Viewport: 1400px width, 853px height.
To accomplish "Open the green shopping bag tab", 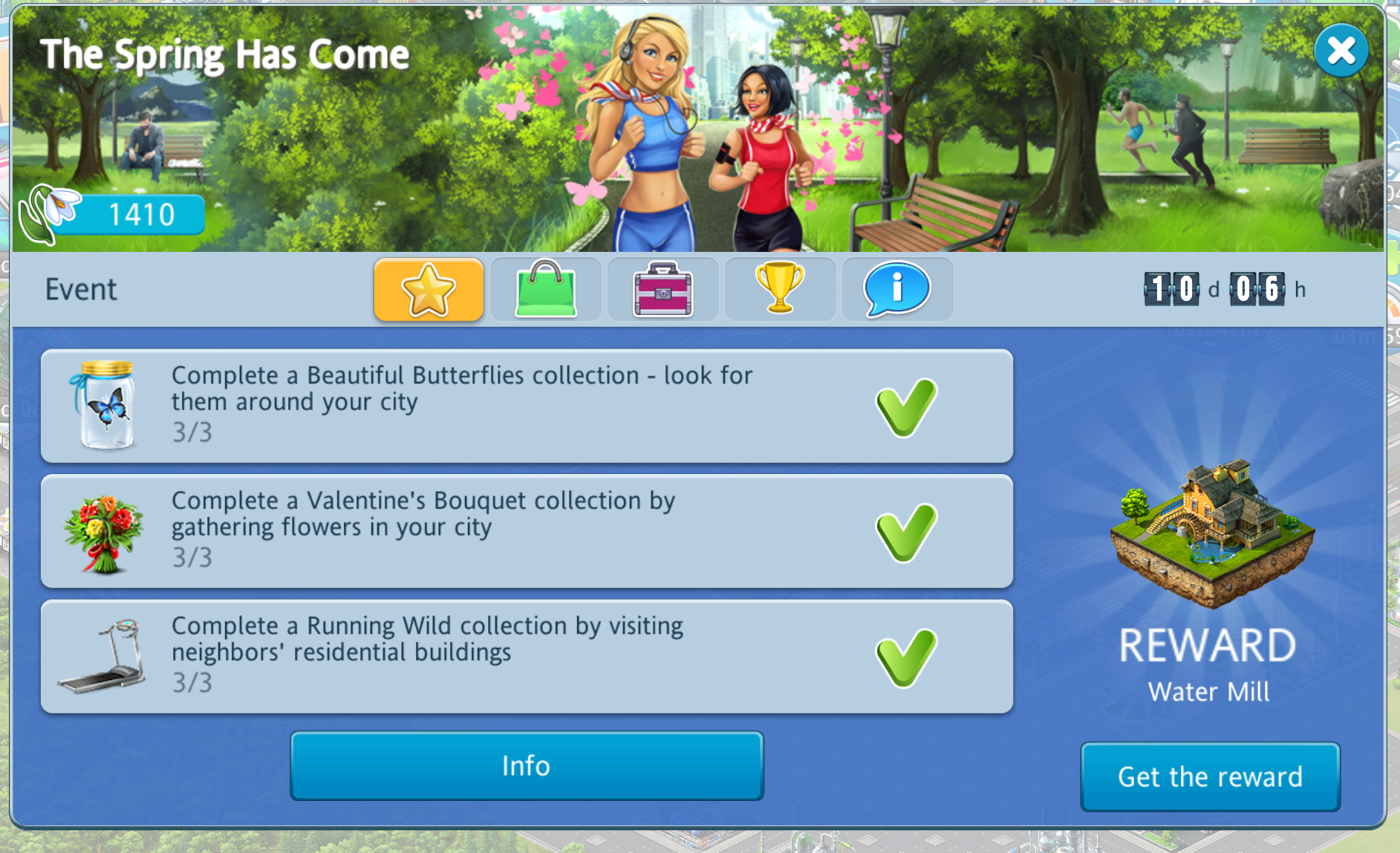I will click(546, 289).
